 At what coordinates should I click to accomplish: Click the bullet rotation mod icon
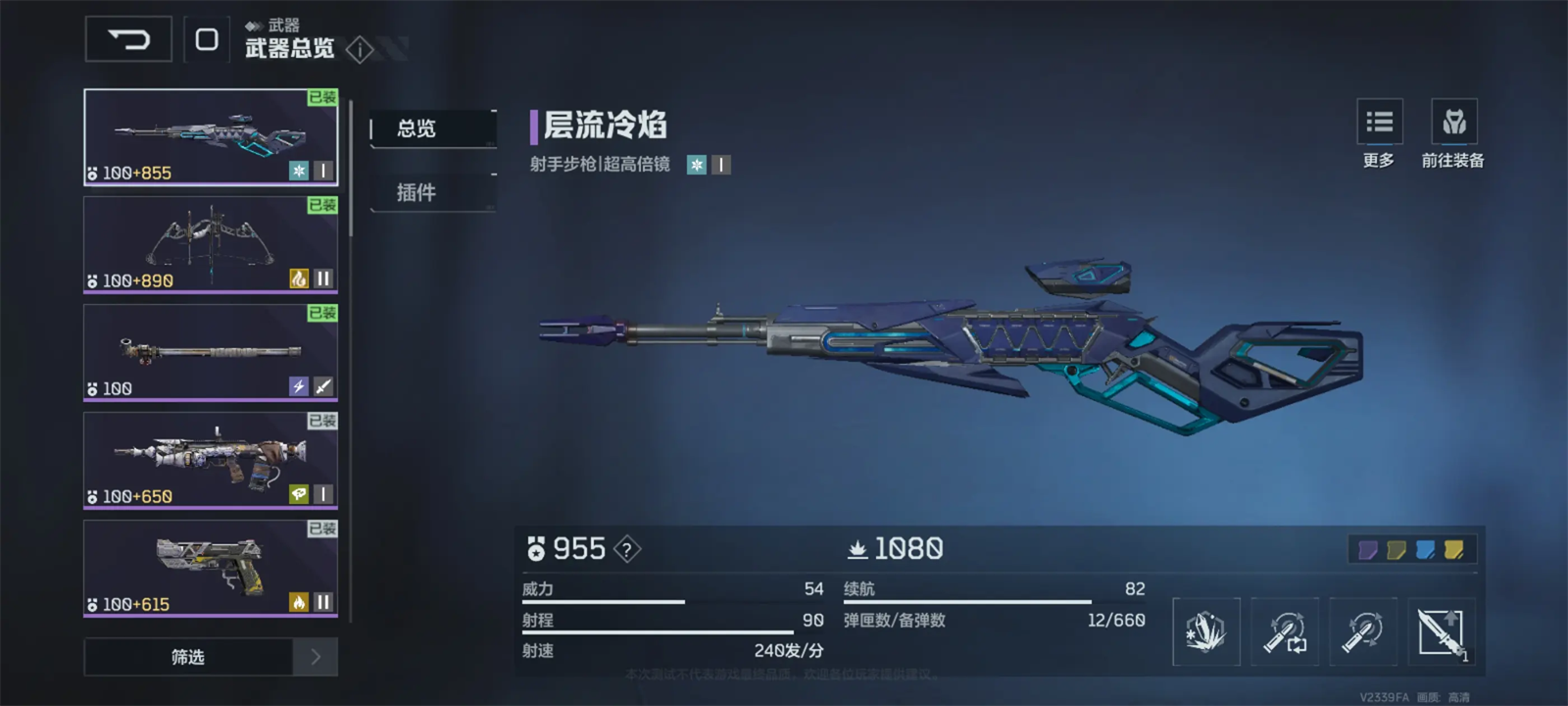click(1363, 632)
